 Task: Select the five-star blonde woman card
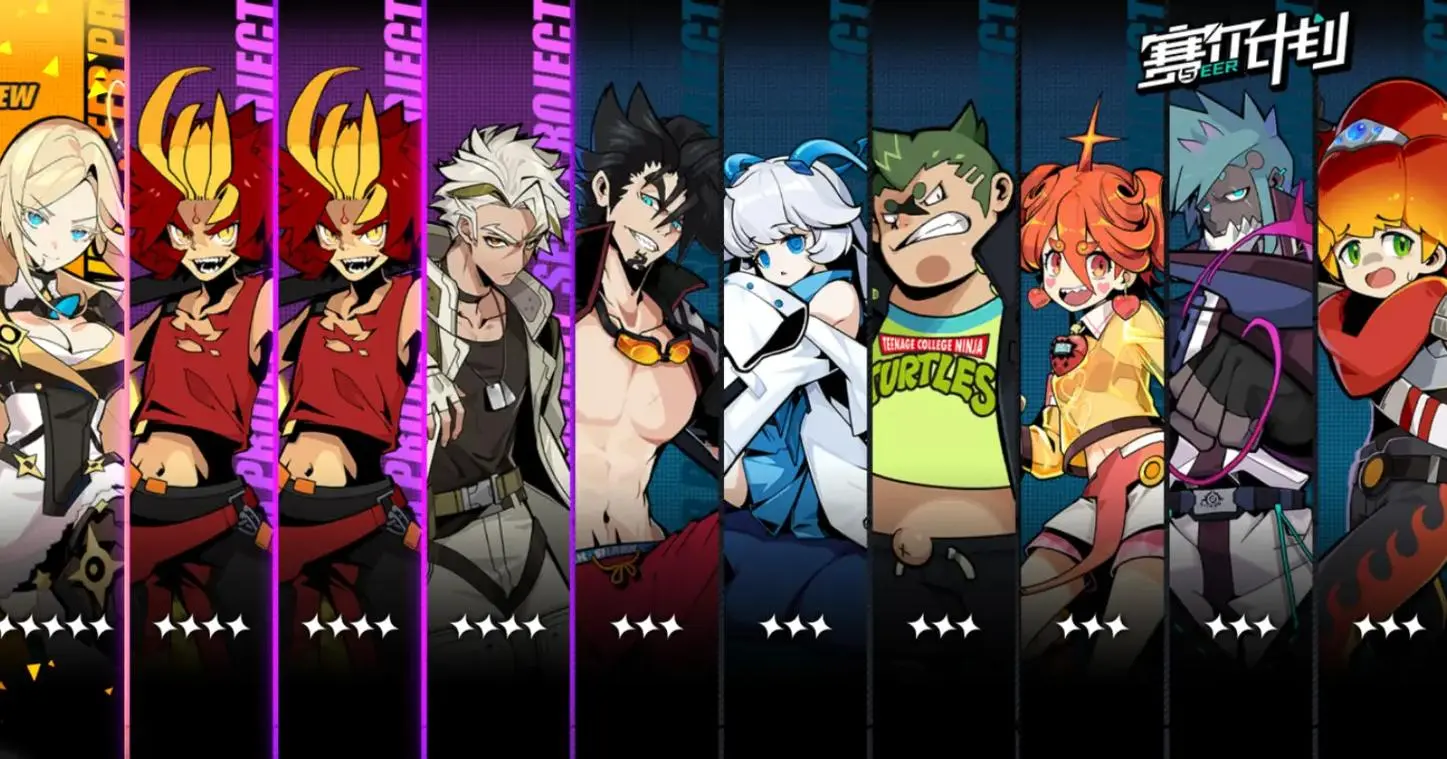pyautogui.click(x=60, y=380)
